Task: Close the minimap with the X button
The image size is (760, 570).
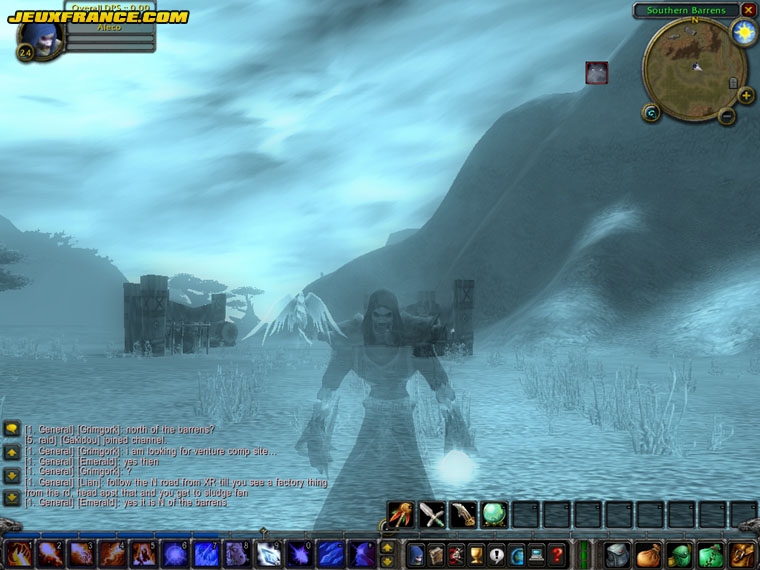Action: tap(748, 10)
